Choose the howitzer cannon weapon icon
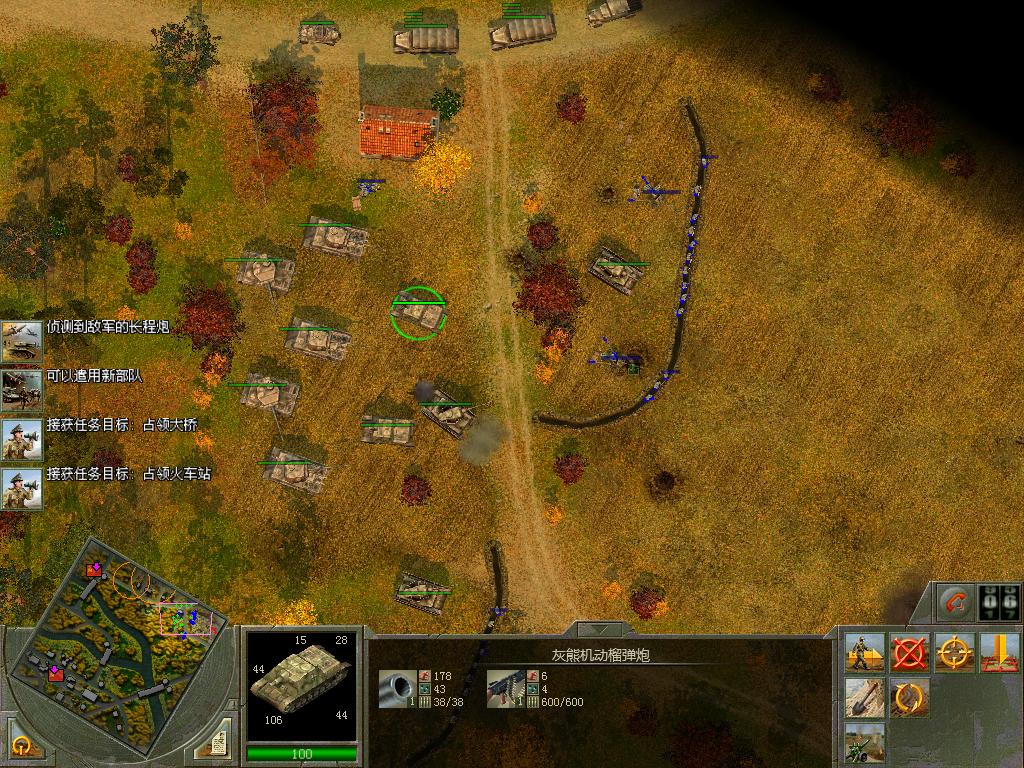 (x=398, y=689)
